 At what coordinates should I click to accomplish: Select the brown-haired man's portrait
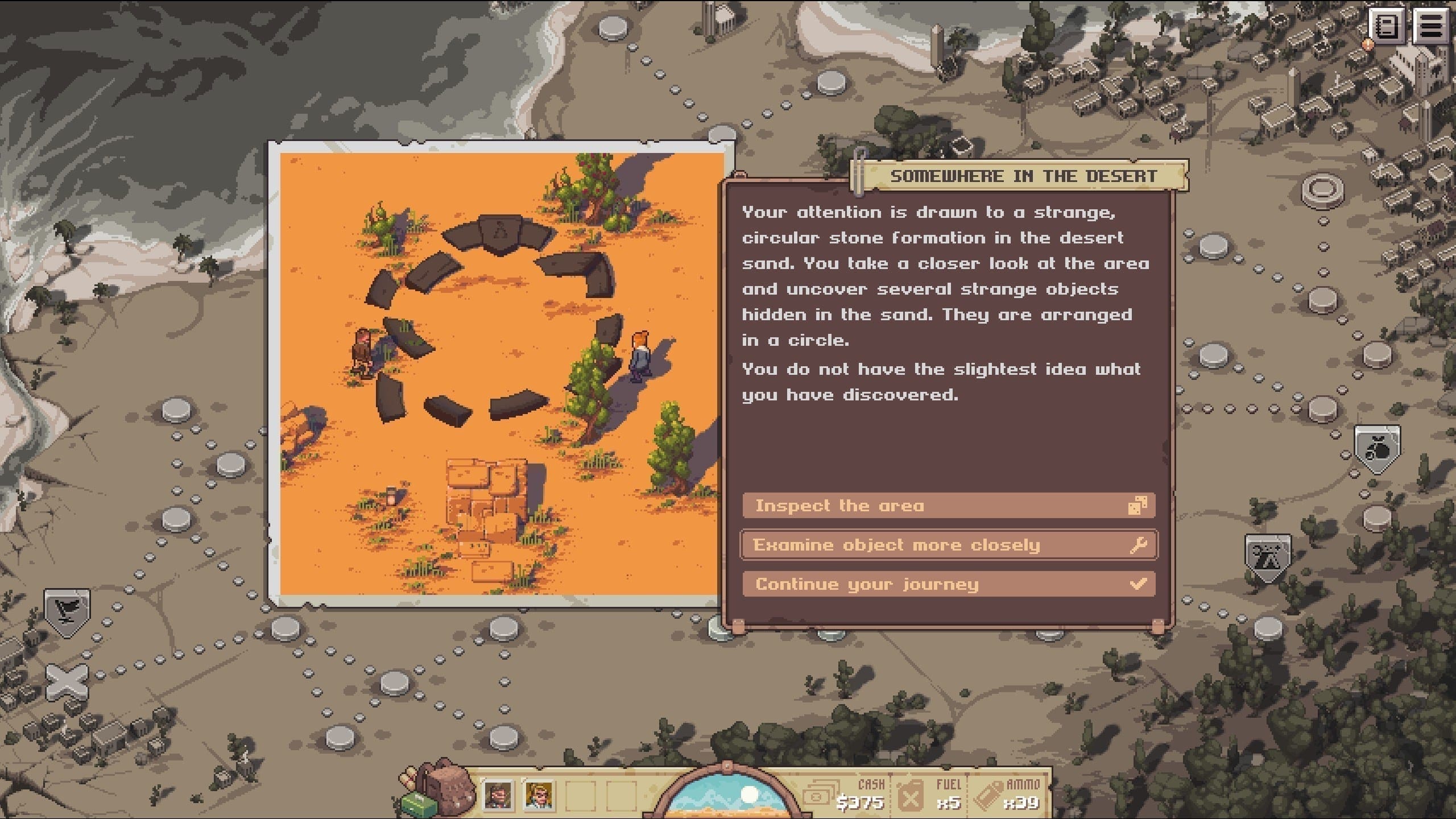(x=498, y=795)
